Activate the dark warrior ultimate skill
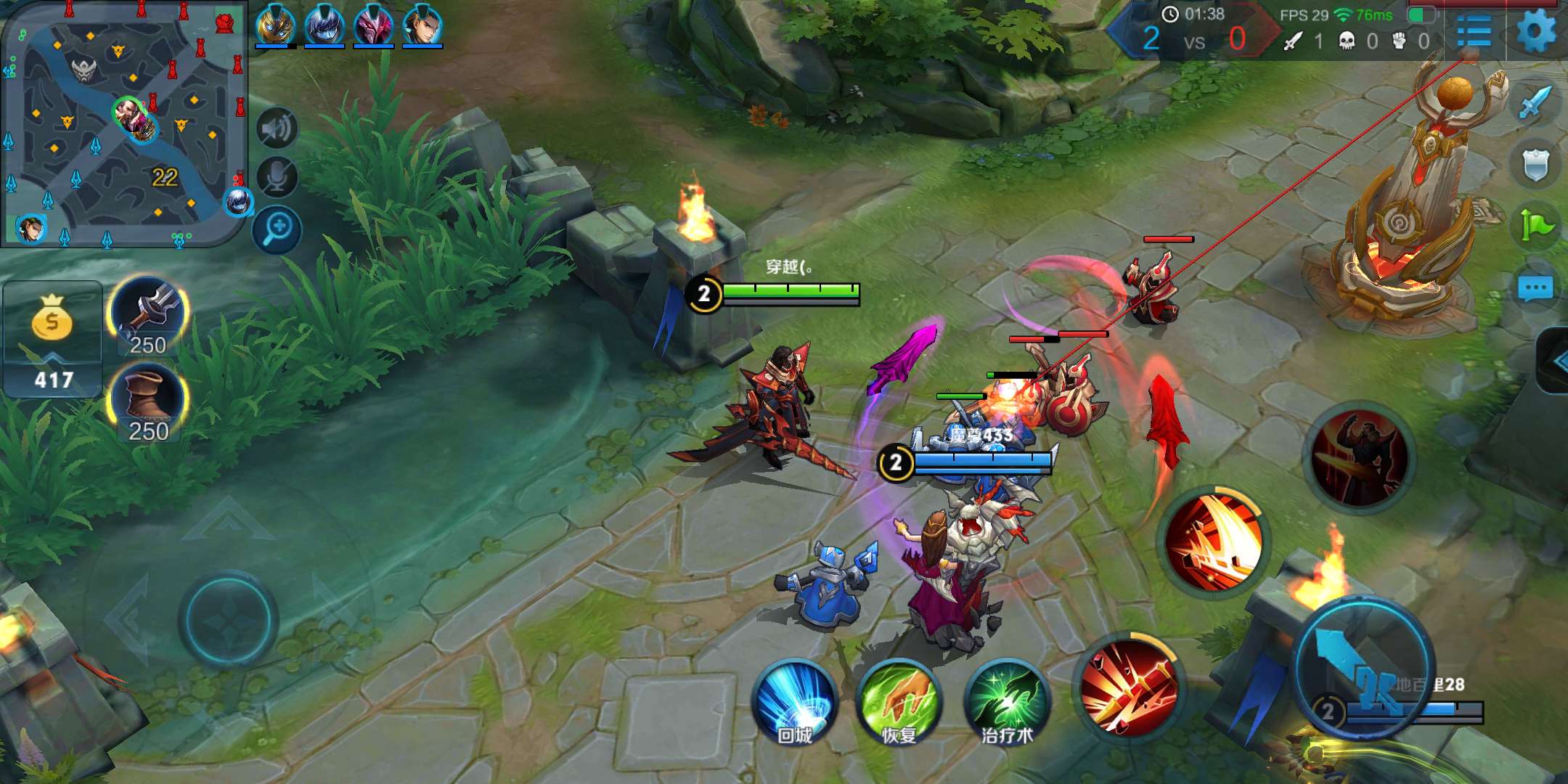The image size is (1568, 784). coord(1359,457)
